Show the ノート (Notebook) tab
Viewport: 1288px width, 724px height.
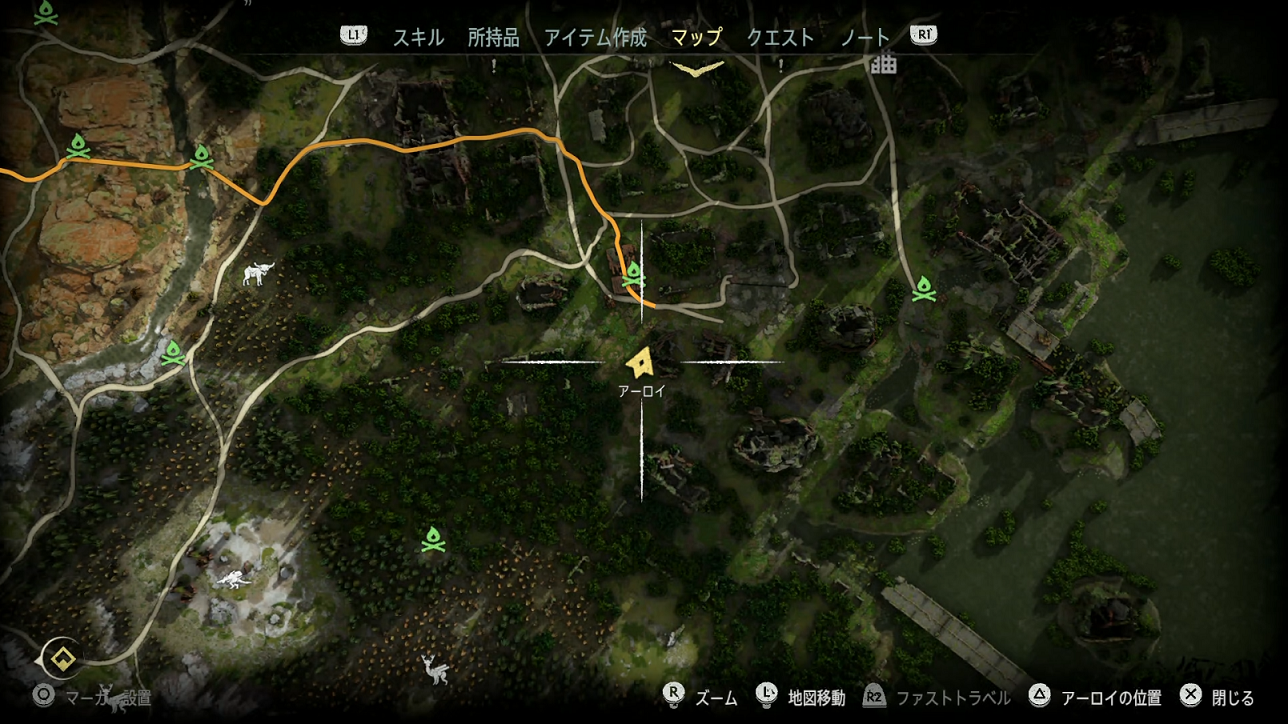click(x=865, y=38)
